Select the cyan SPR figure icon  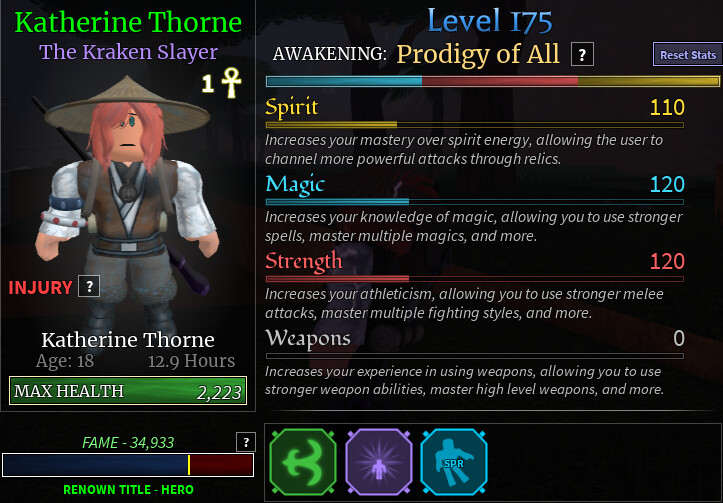pos(453,462)
